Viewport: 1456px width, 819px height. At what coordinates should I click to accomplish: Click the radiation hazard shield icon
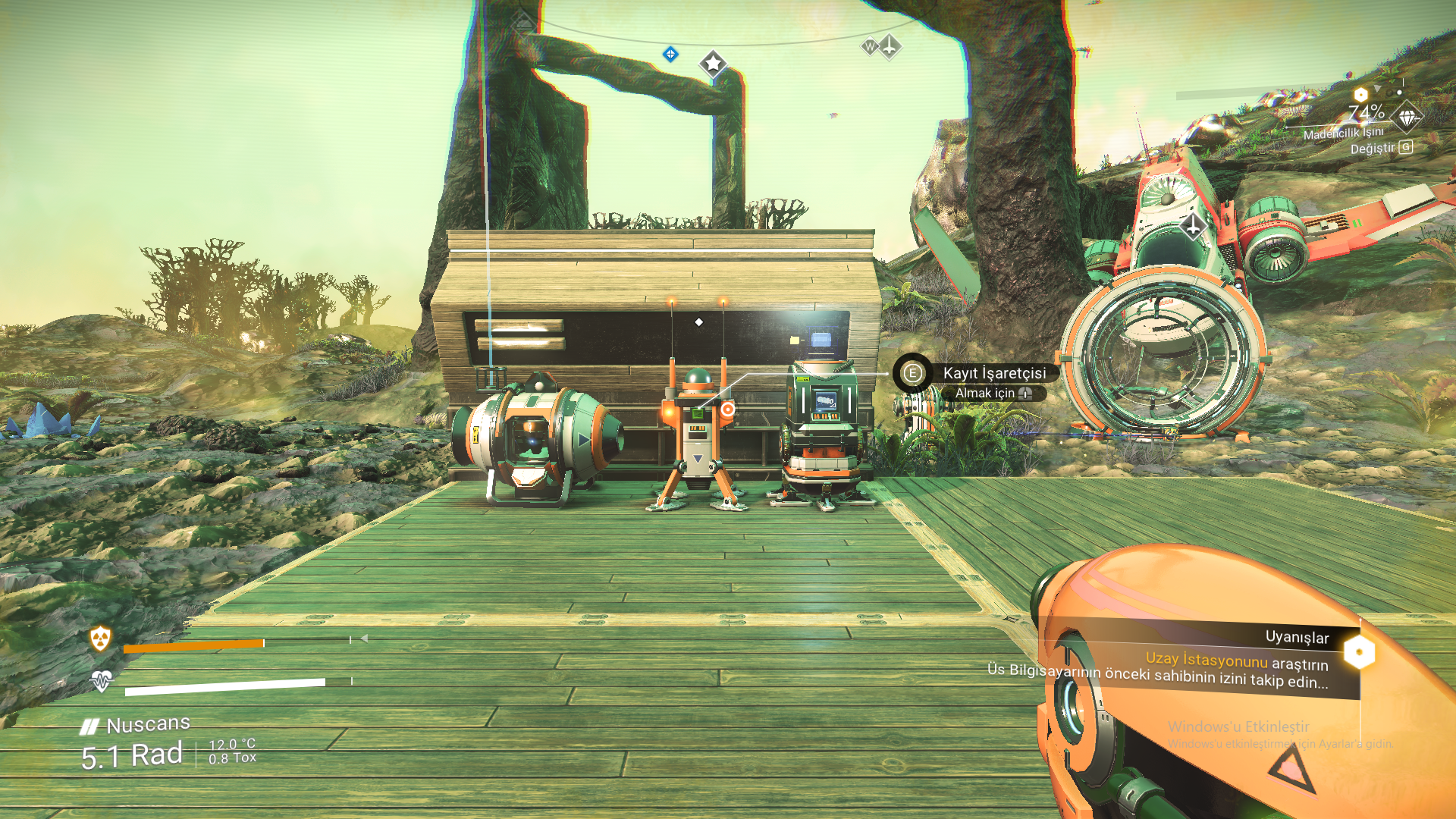click(x=100, y=639)
